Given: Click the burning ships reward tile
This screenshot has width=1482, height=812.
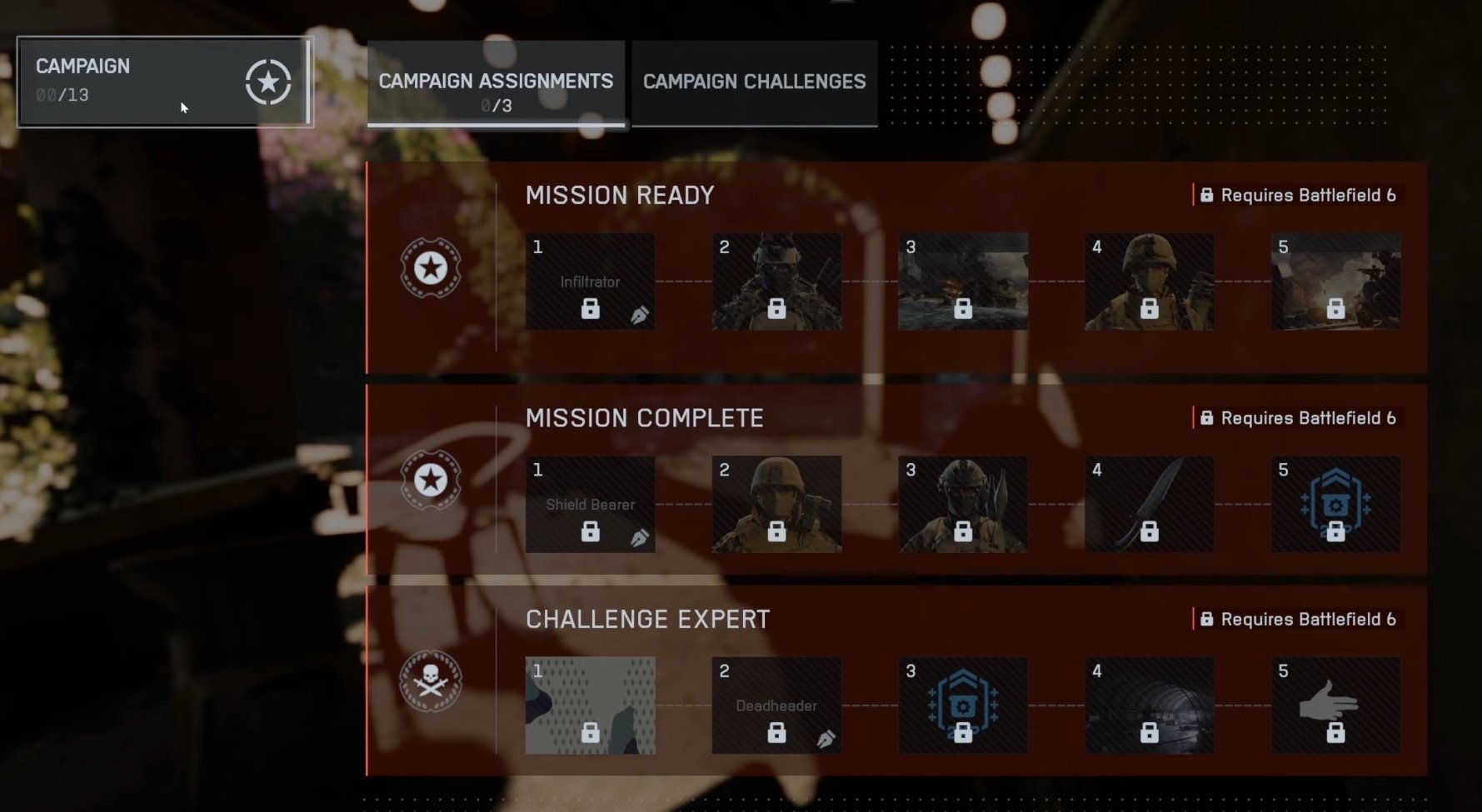Looking at the screenshot, I should tap(962, 281).
